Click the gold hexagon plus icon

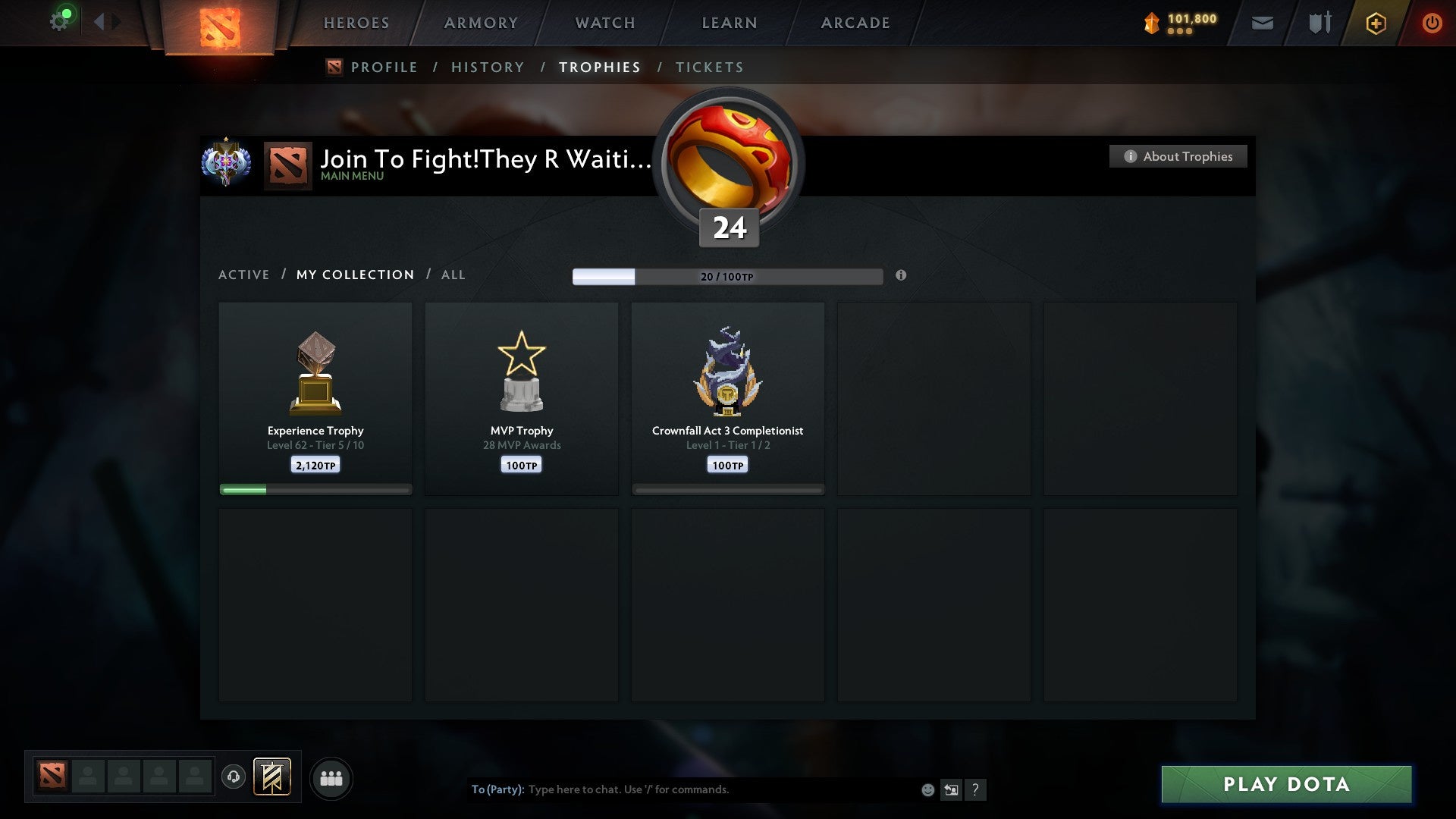tap(1376, 23)
